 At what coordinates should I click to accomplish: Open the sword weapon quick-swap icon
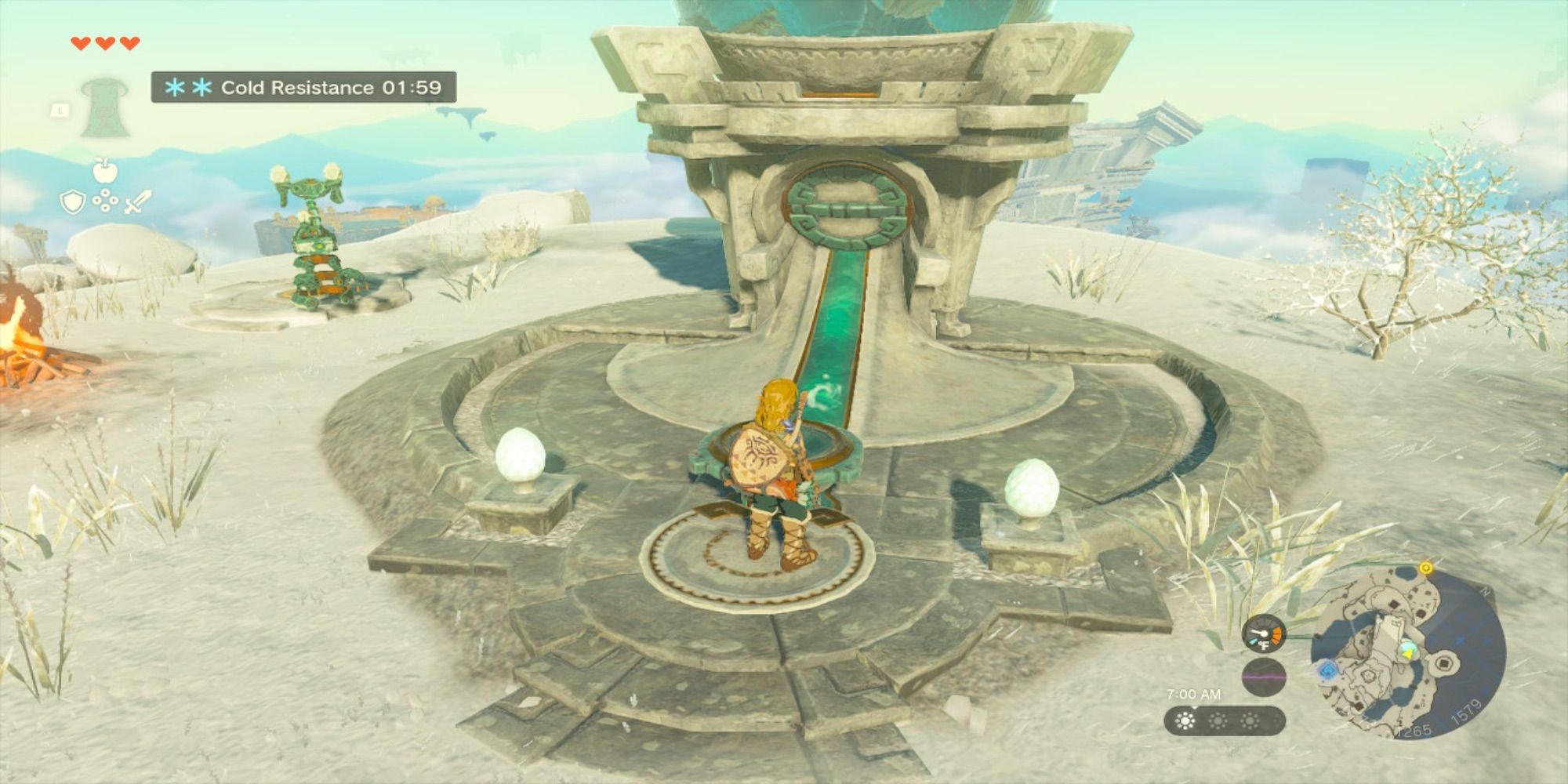139,202
